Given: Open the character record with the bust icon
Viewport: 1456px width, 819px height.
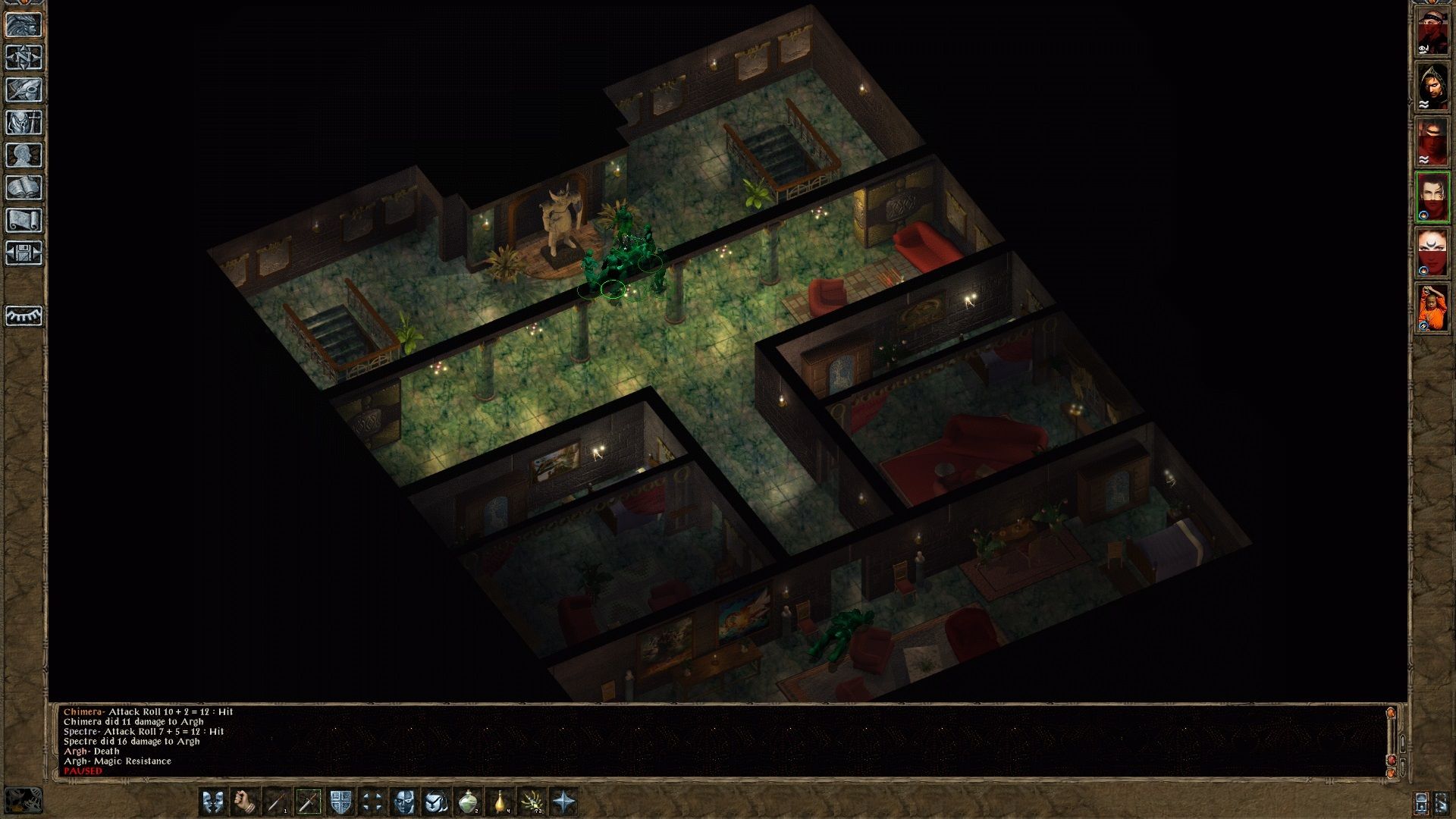Looking at the screenshot, I should 24,155.
